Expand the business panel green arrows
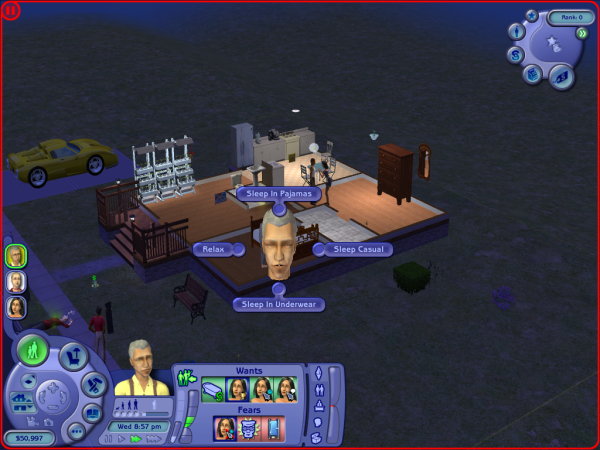 (581, 32)
